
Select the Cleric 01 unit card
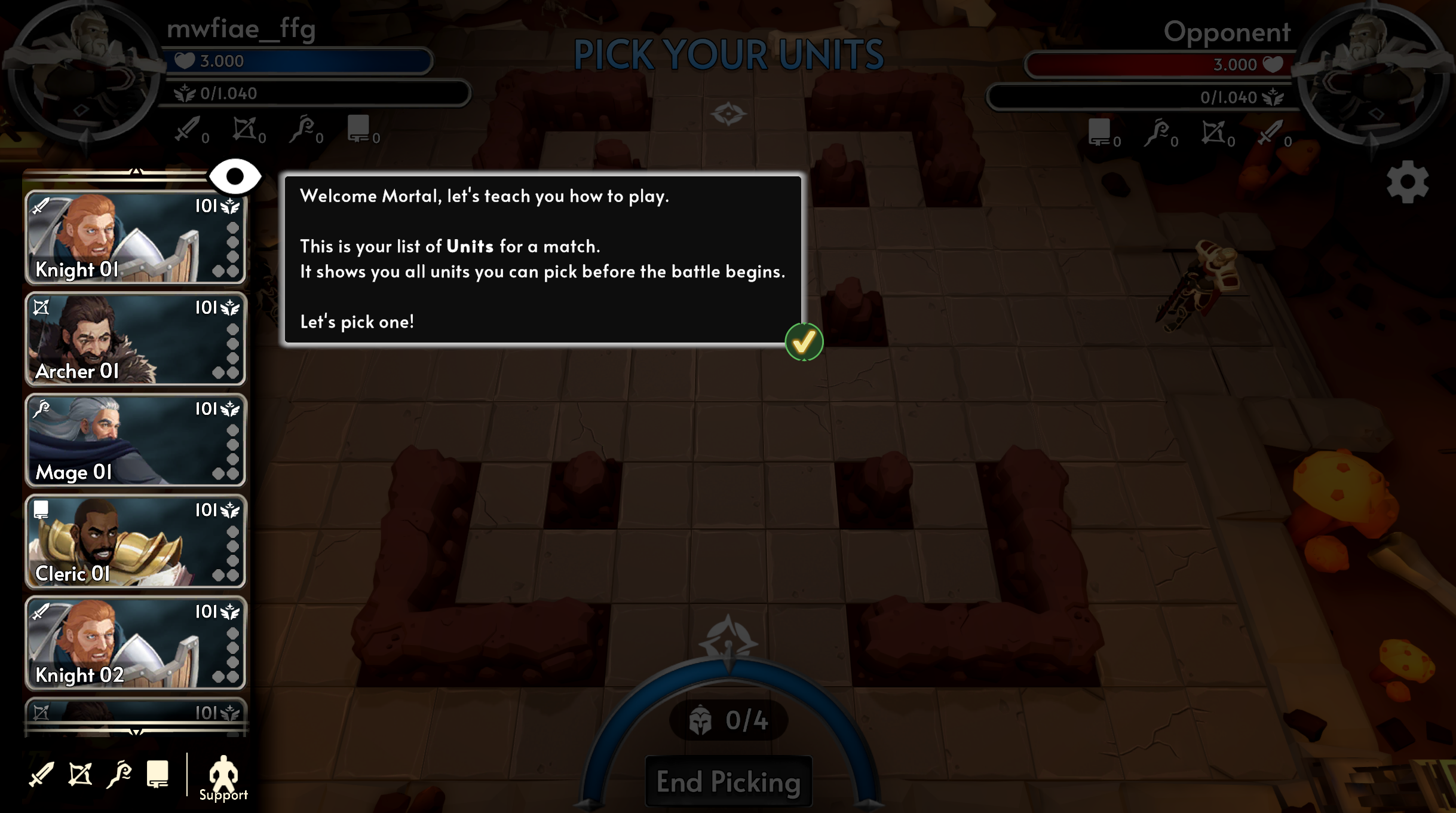click(x=135, y=542)
